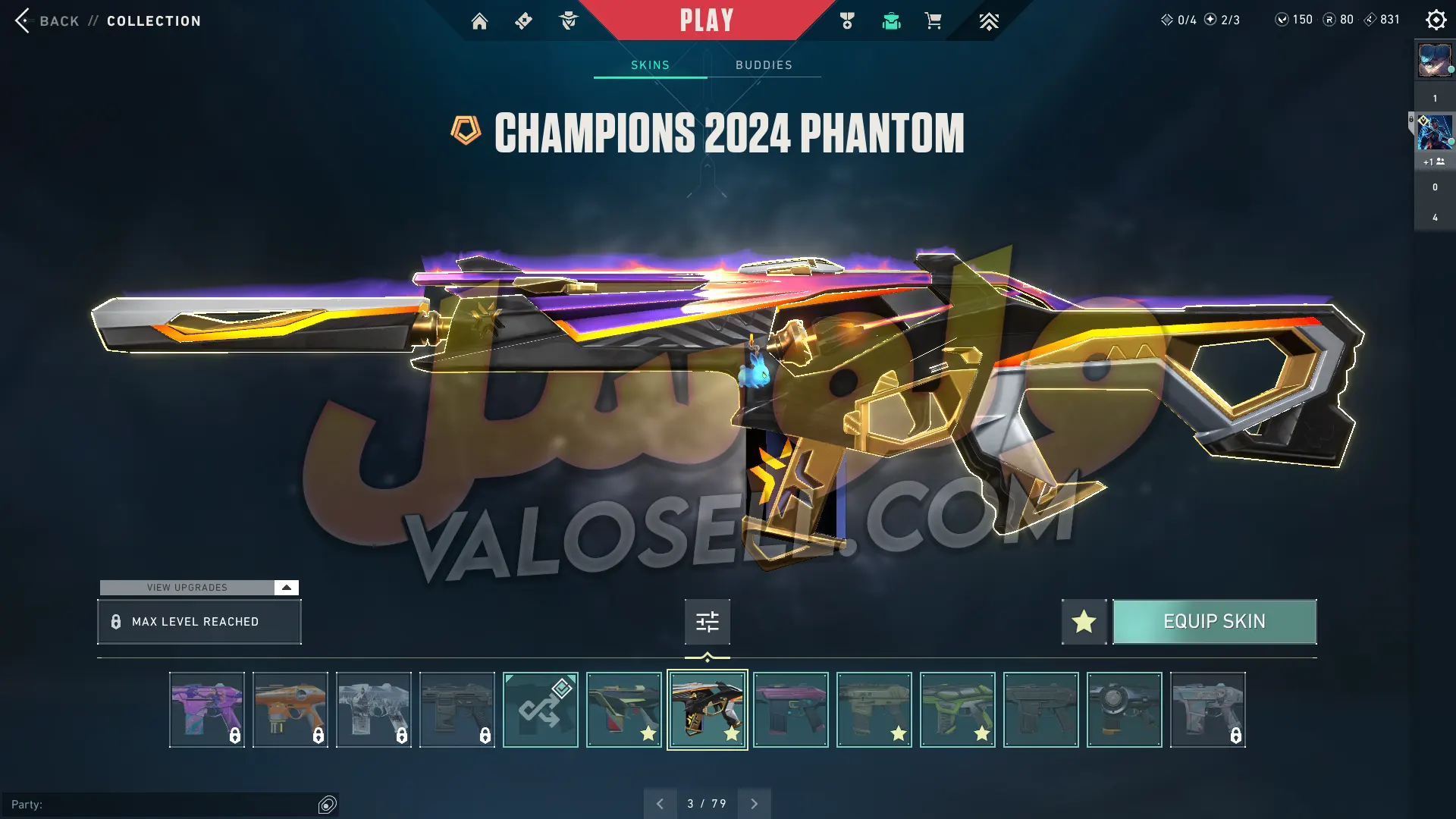The height and width of the screenshot is (819, 1456).
Task: Favorite the last starred skin in the carousel
Action: pos(981,733)
